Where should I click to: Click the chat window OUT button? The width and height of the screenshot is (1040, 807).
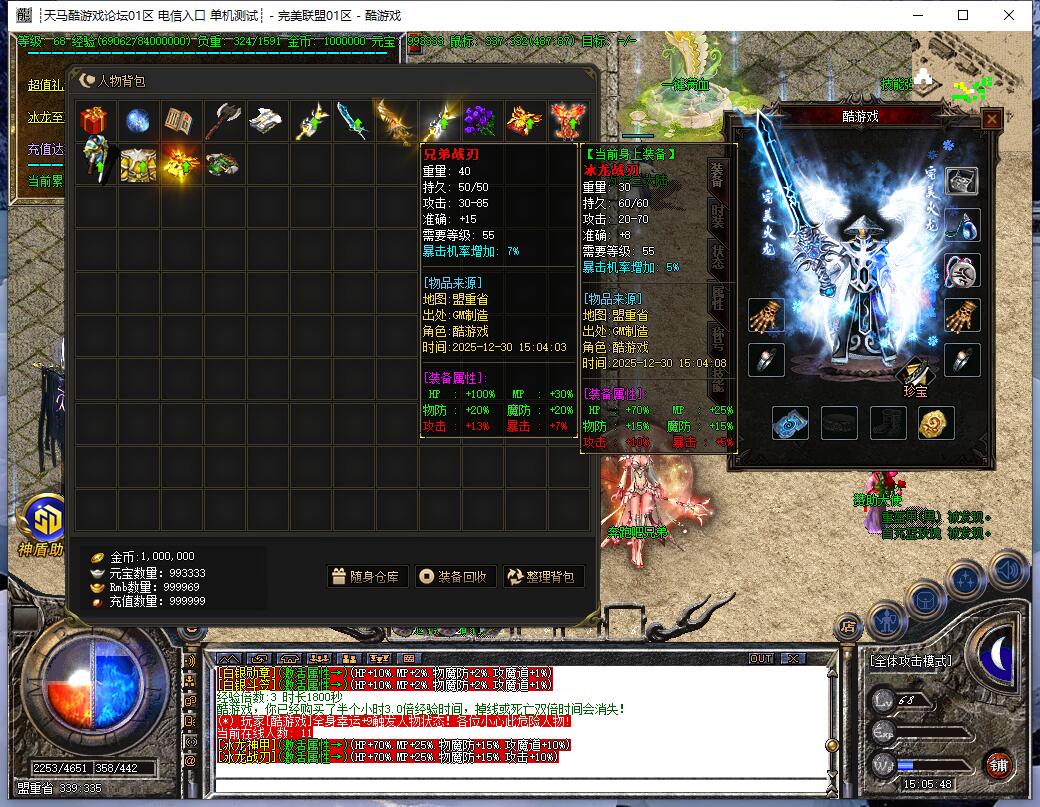(761, 658)
